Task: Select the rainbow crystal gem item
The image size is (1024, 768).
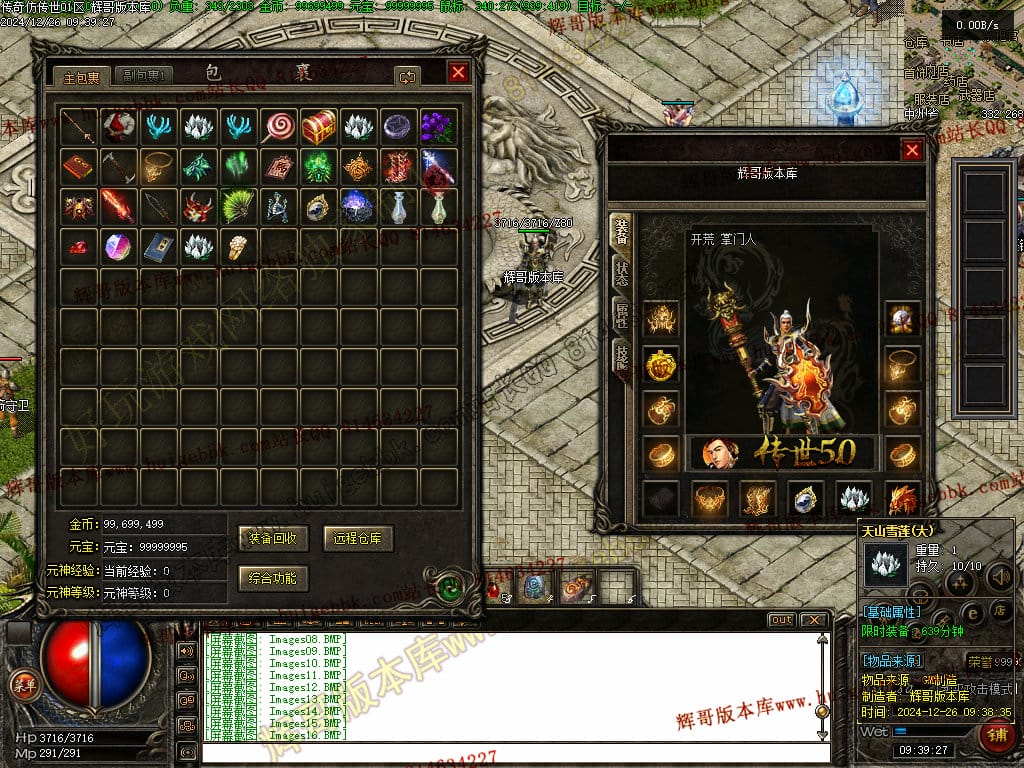Action: pyautogui.click(x=118, y=246)
